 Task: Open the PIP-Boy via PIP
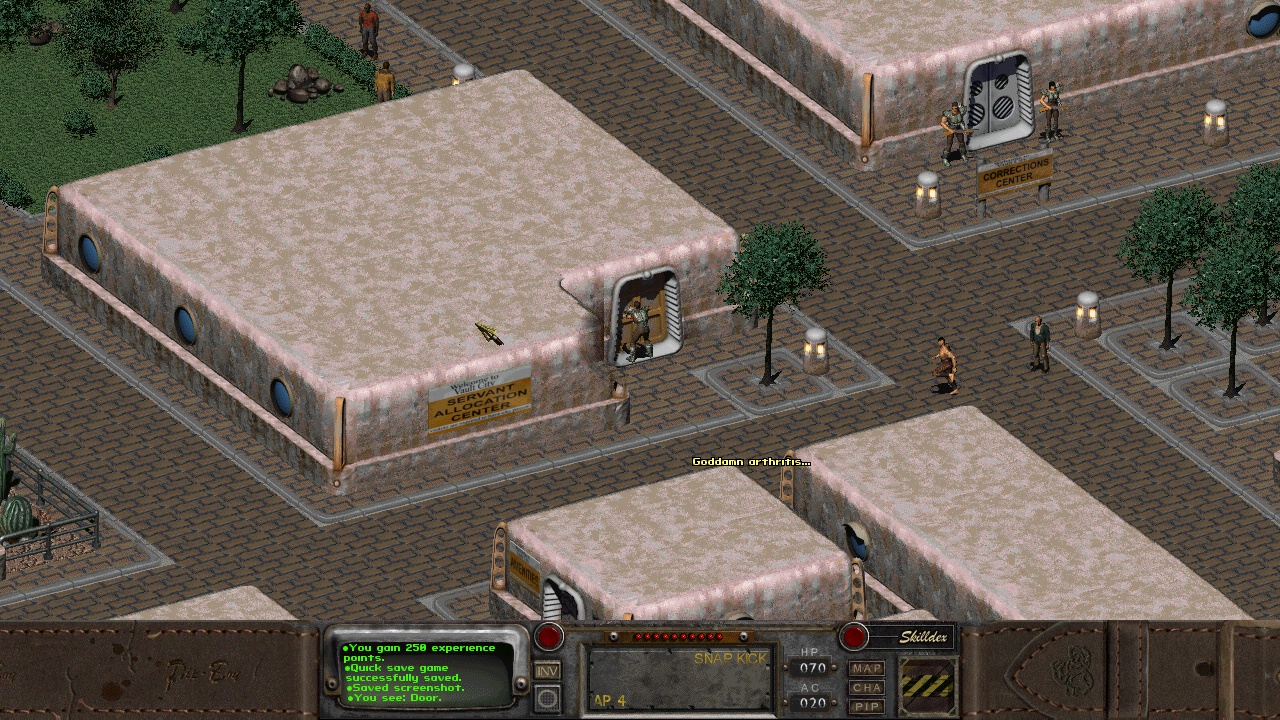tap(867, 706)
